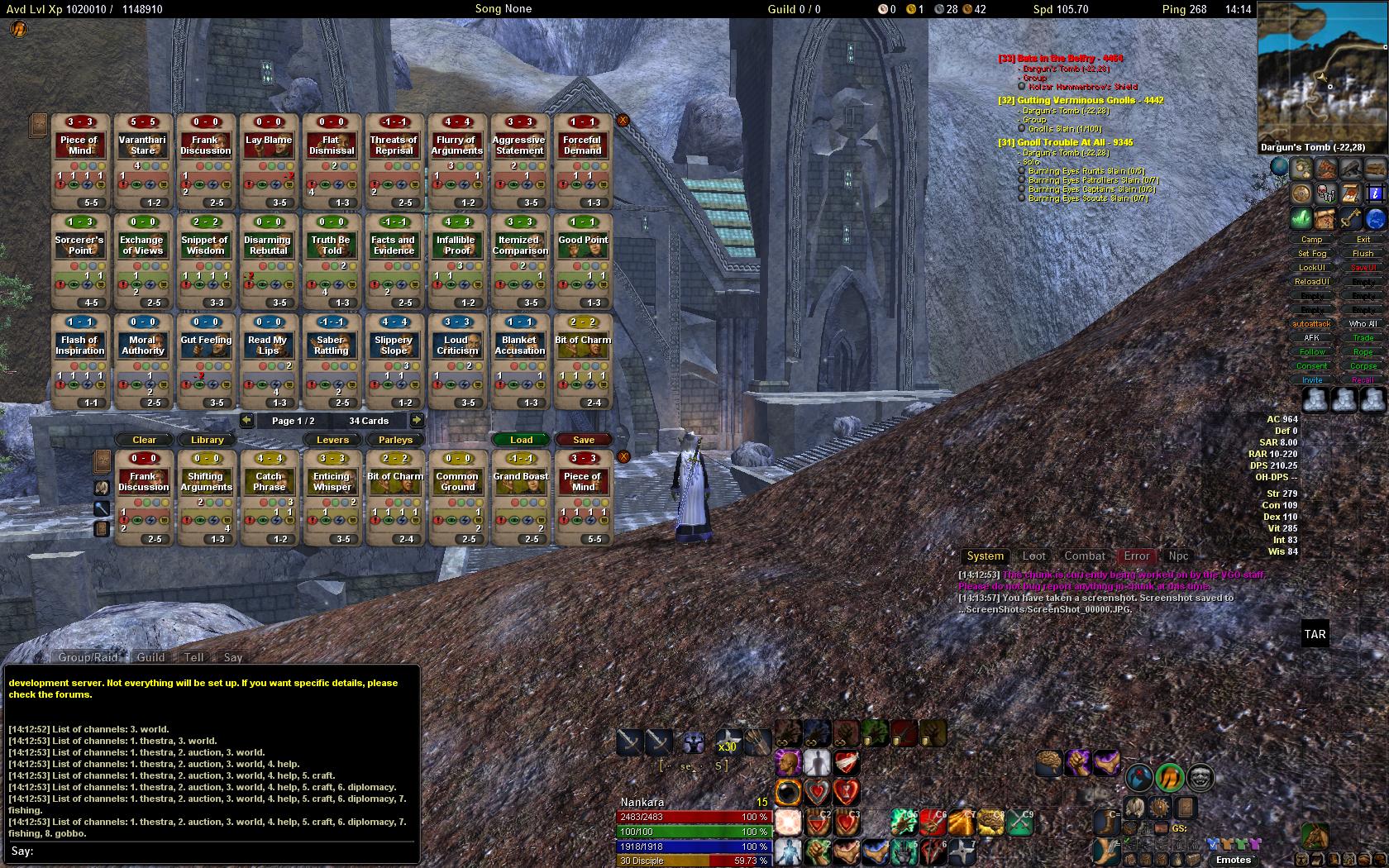Load a saved deck
This screenshot has width=1389, height=868.
(521, 440)
